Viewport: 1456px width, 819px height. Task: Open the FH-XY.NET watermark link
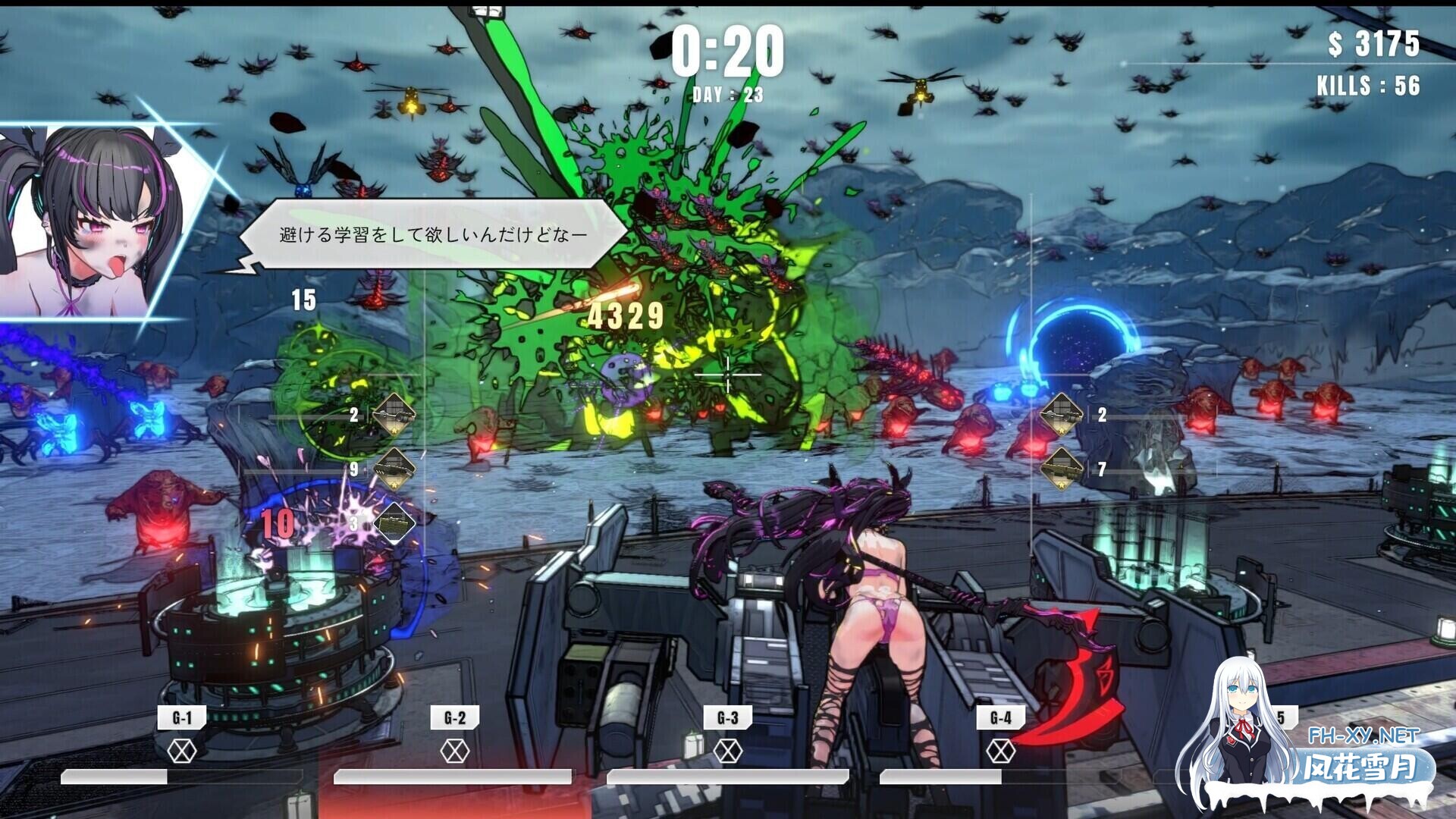point(1363,736)
